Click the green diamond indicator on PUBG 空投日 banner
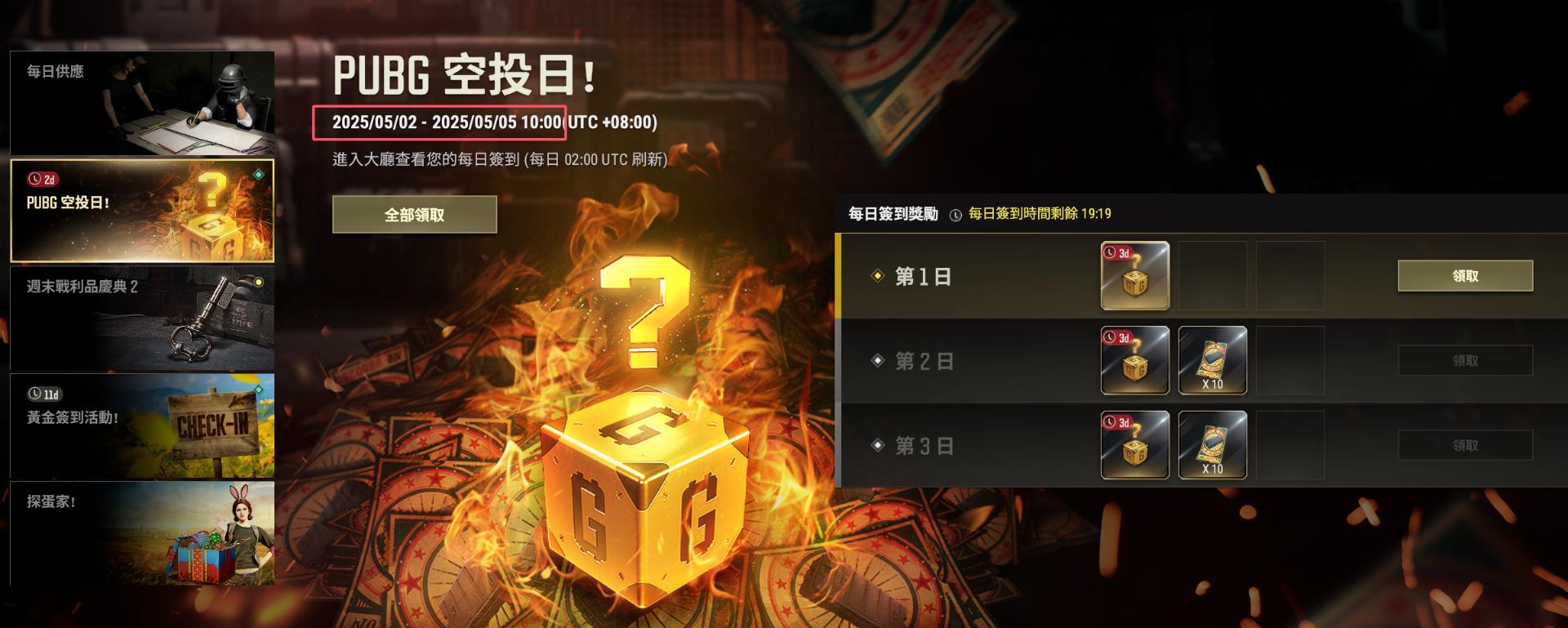 (257, 173)
